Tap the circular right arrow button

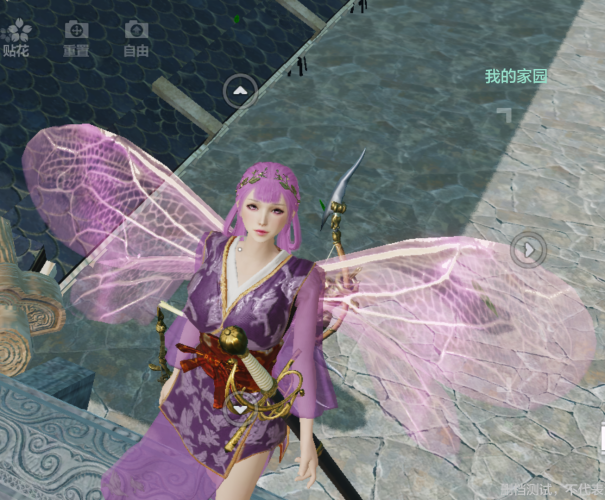pos(529,248)
